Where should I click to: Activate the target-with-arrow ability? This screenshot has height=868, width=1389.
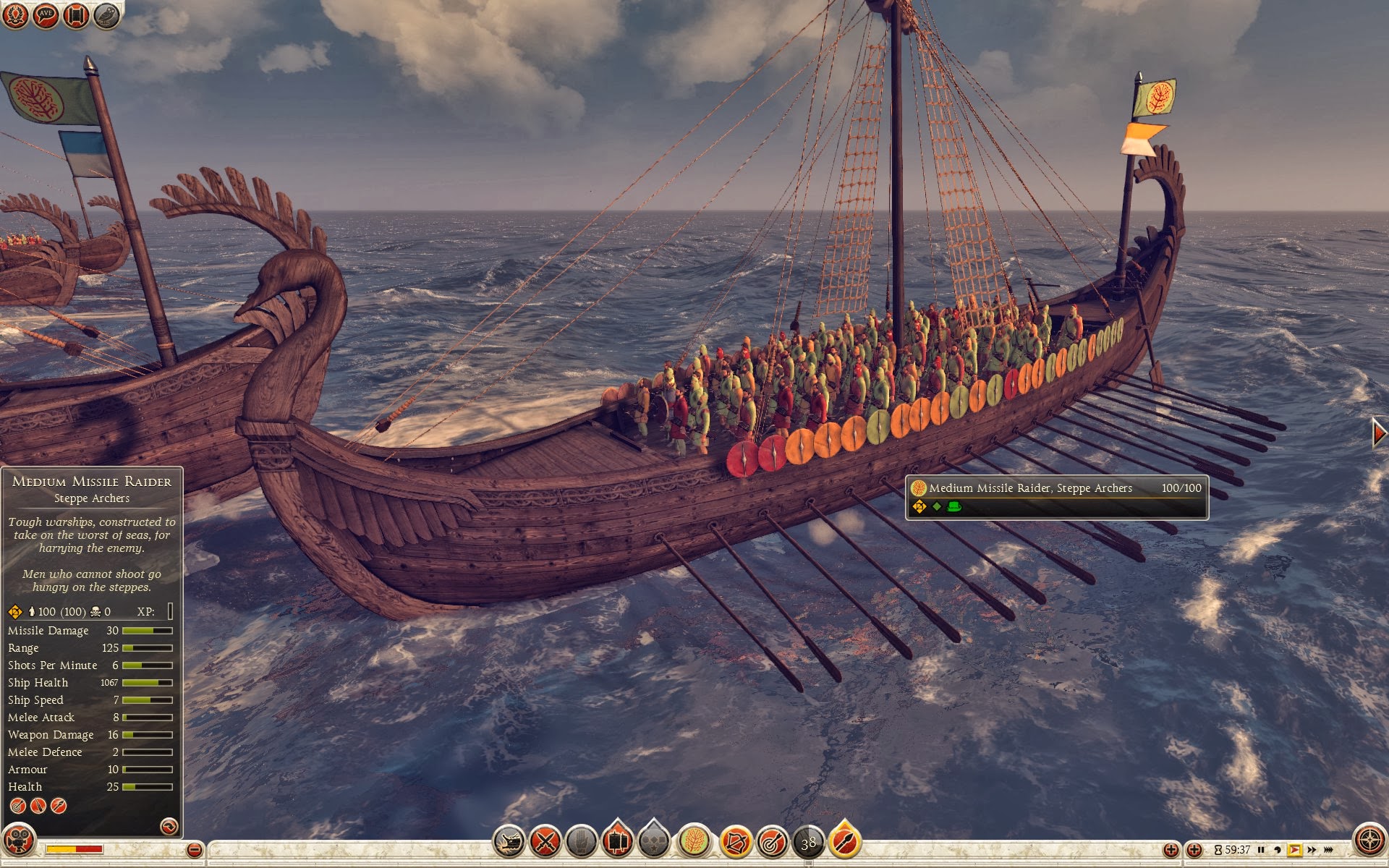click(x=773, y=842)
